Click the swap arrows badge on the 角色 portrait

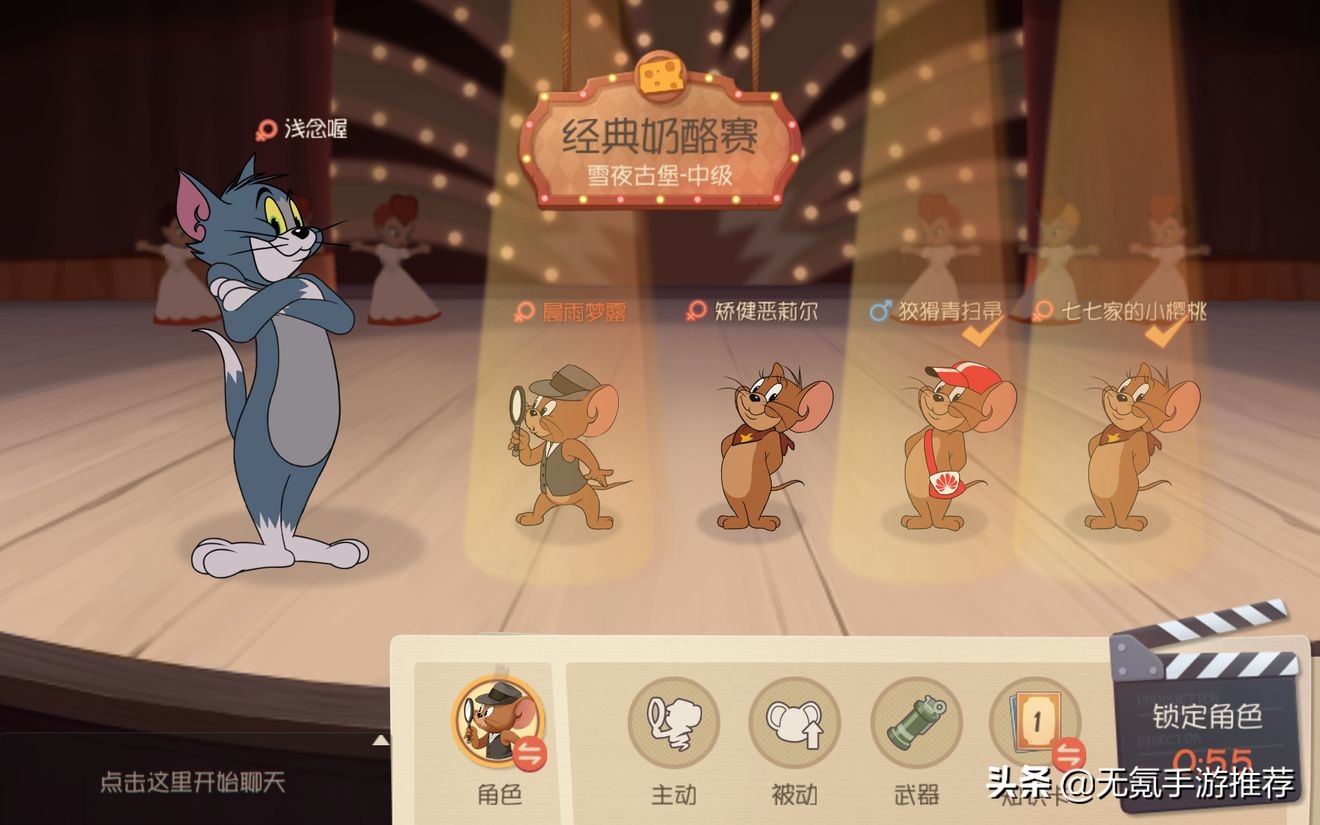530,753
